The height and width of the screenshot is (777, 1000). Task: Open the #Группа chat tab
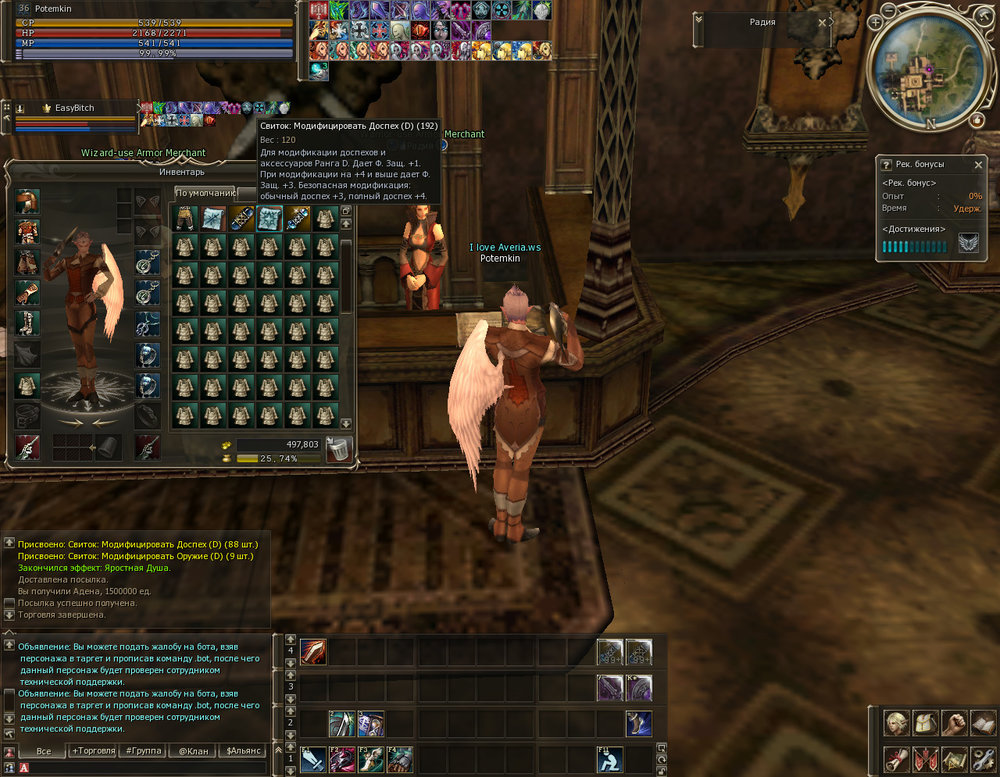tap(144, 750)
